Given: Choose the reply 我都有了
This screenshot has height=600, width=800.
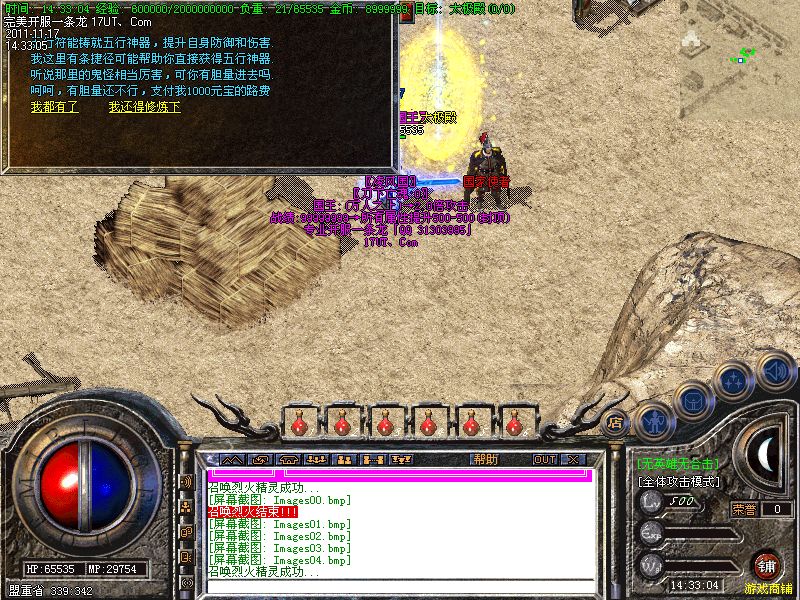Looking at the screenshot, I should coord(54,107).
